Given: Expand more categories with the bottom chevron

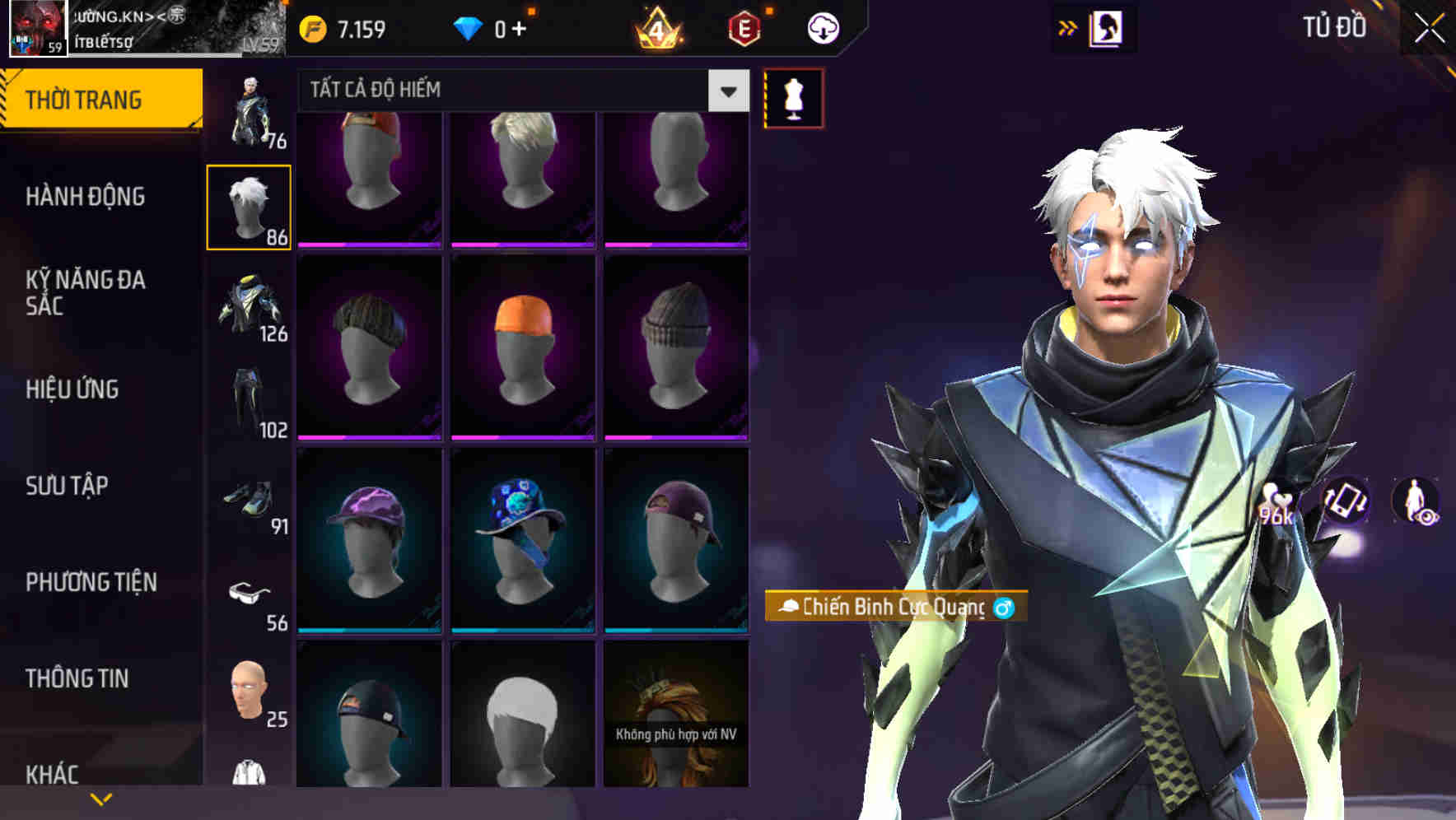Looking at the screenshot, I should point(101,797).
